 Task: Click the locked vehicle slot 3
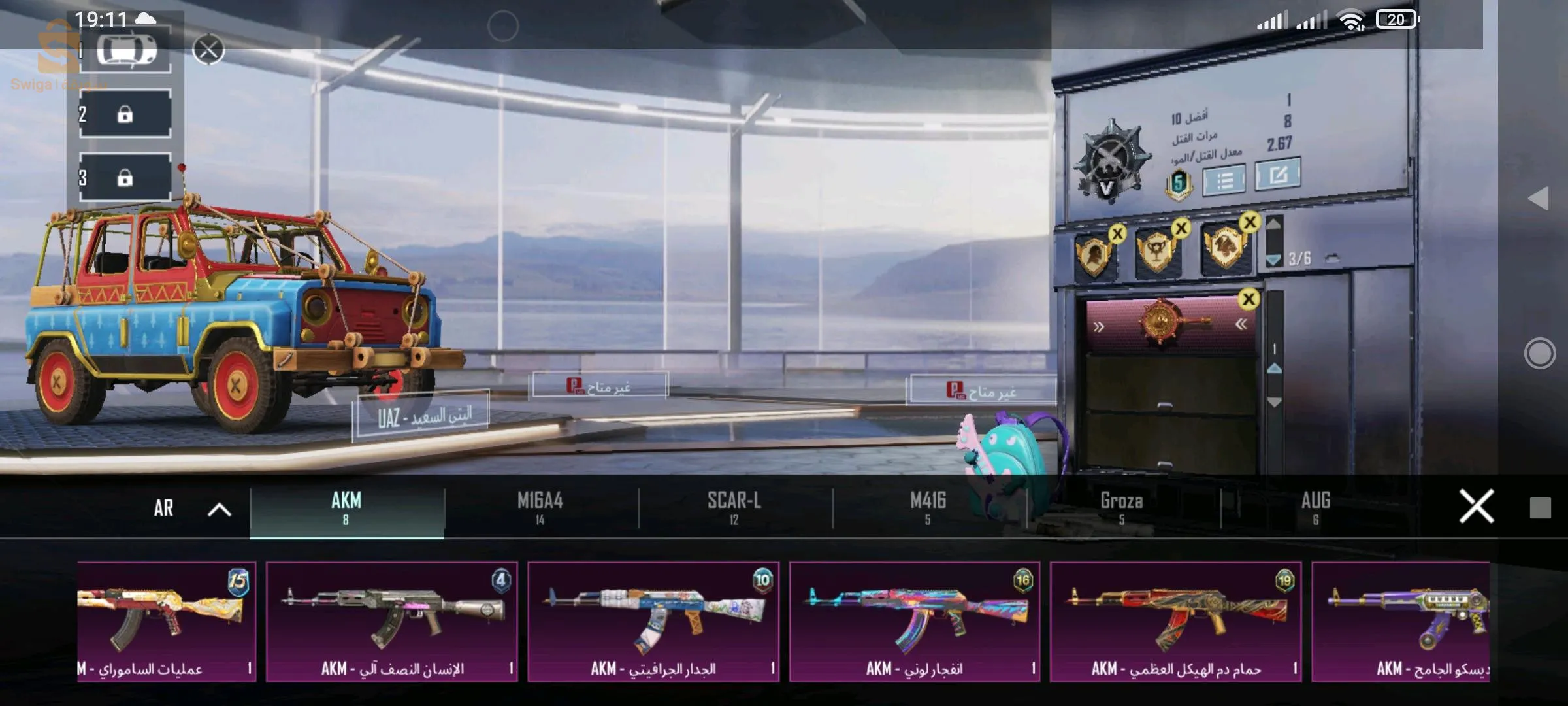coord(125,178)
